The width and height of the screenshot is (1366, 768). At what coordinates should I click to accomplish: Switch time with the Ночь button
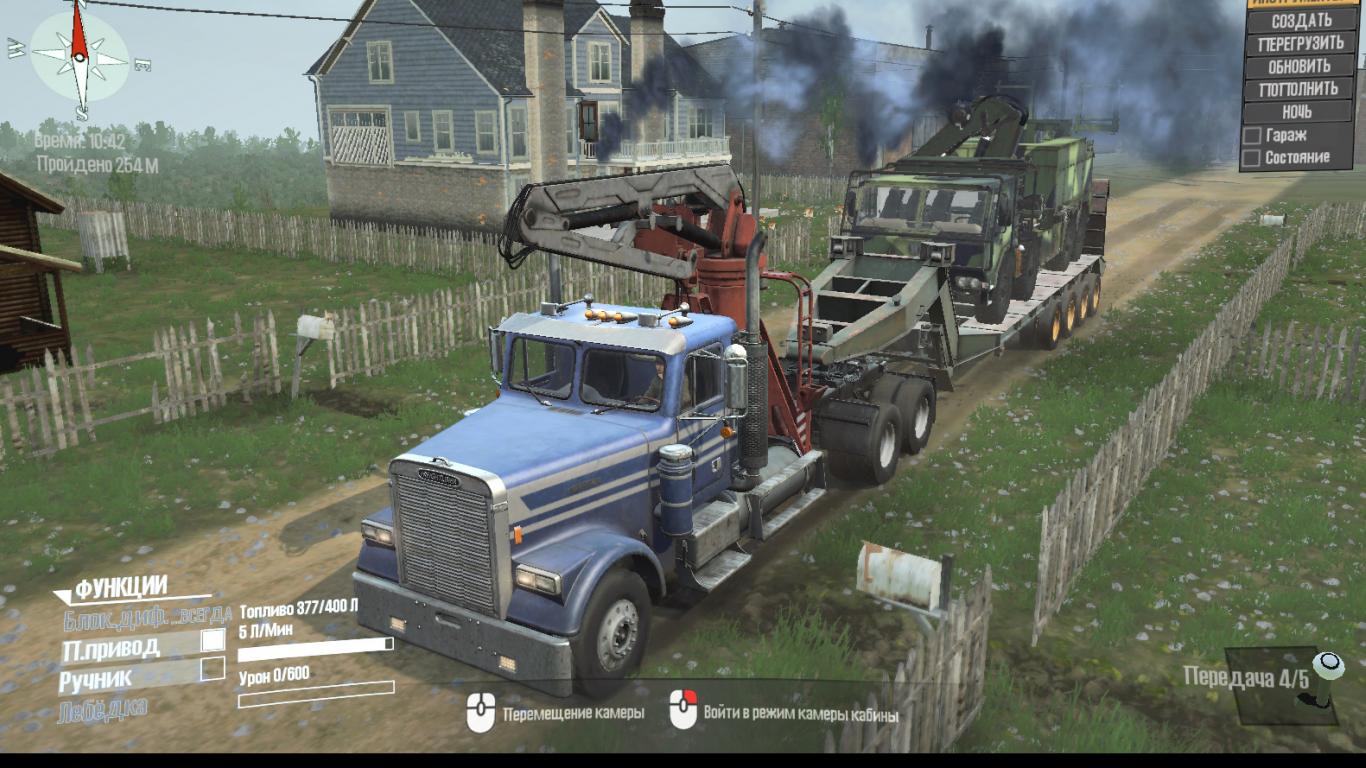pyautogui.click(x=1301, y=112)
